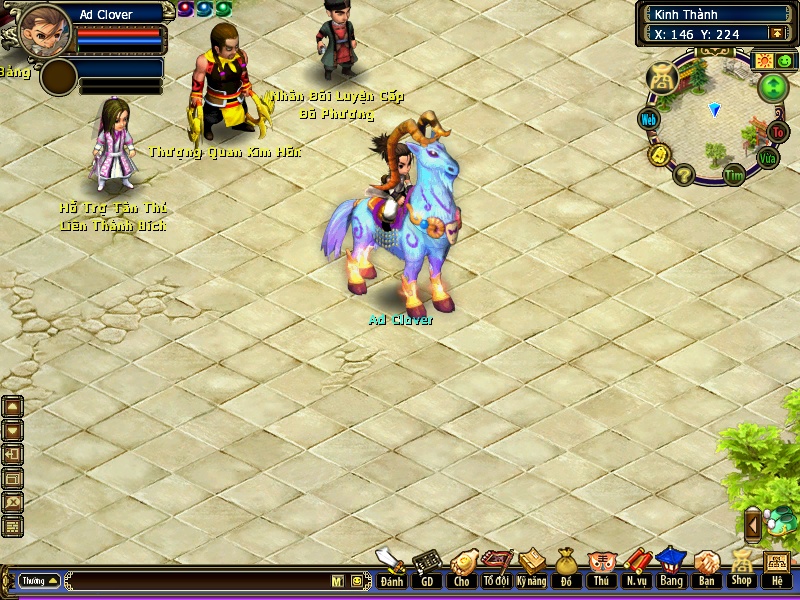Show the Kỹ năng skills book
This screenshot has width=800, height=600.
[x=531, y=570]
